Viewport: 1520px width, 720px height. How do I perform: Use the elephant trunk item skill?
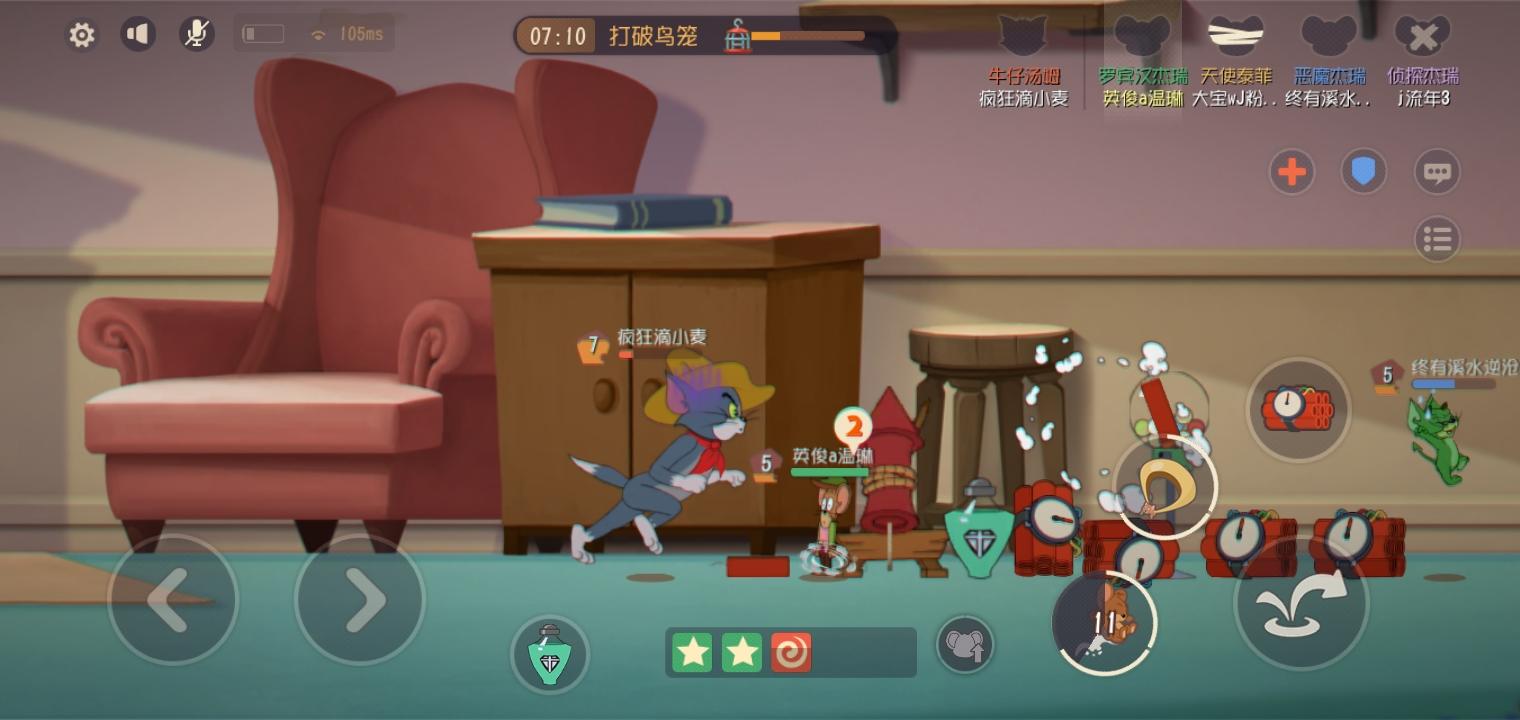pyautogui.click(x=964, y=646)
